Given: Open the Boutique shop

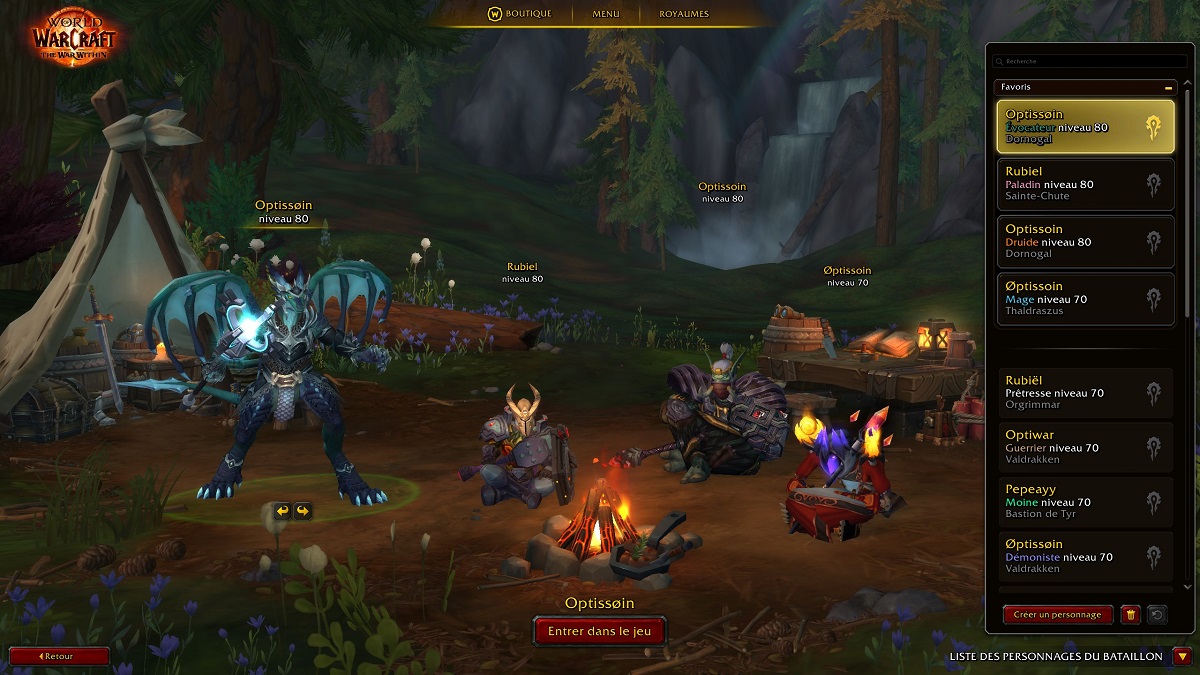Looking at the screenshot, I should [x=520, y=14].
